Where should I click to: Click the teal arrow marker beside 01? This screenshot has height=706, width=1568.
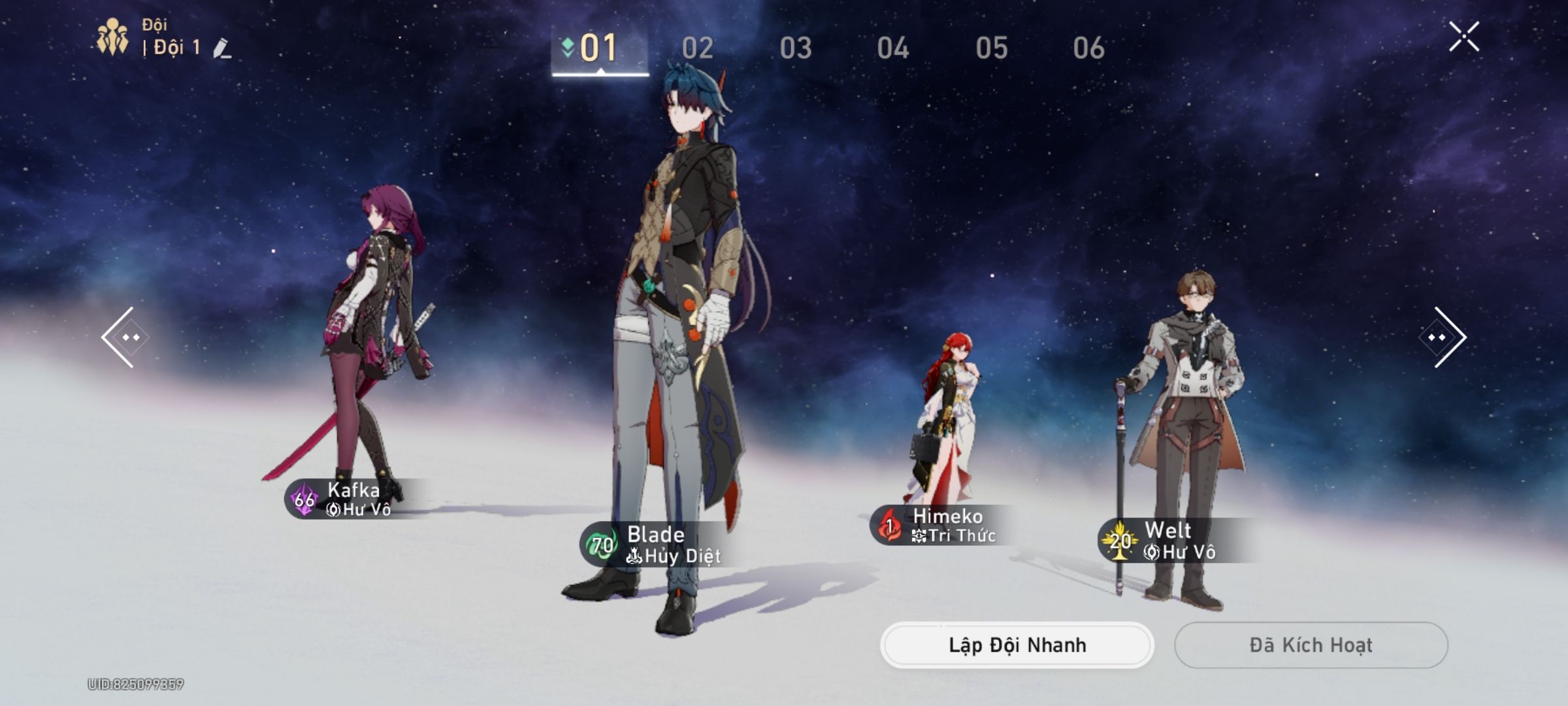pyautogui.click(x=566, y=46)
